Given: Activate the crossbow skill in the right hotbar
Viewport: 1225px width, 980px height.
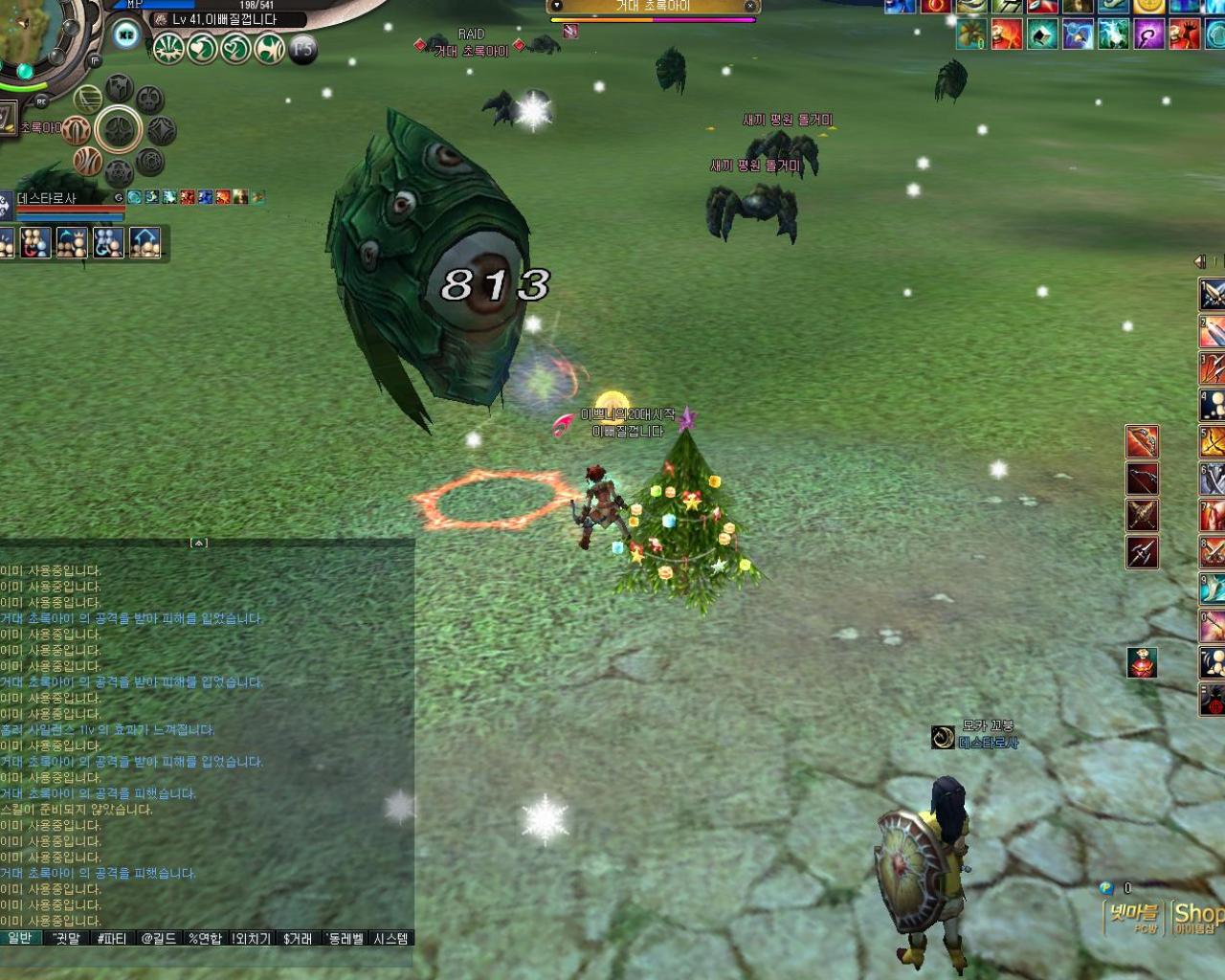Looking at the screenshot, I should click(1143, 479).
